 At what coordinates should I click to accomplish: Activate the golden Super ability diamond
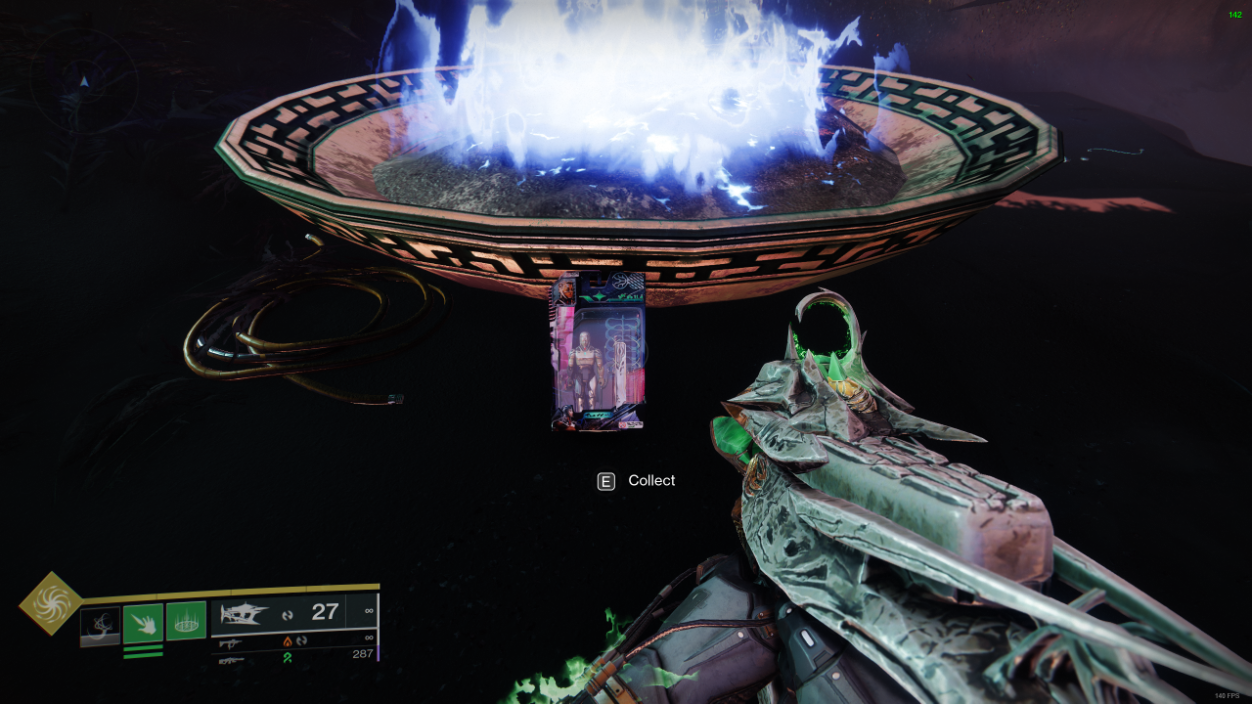click(x=48, y=603)
